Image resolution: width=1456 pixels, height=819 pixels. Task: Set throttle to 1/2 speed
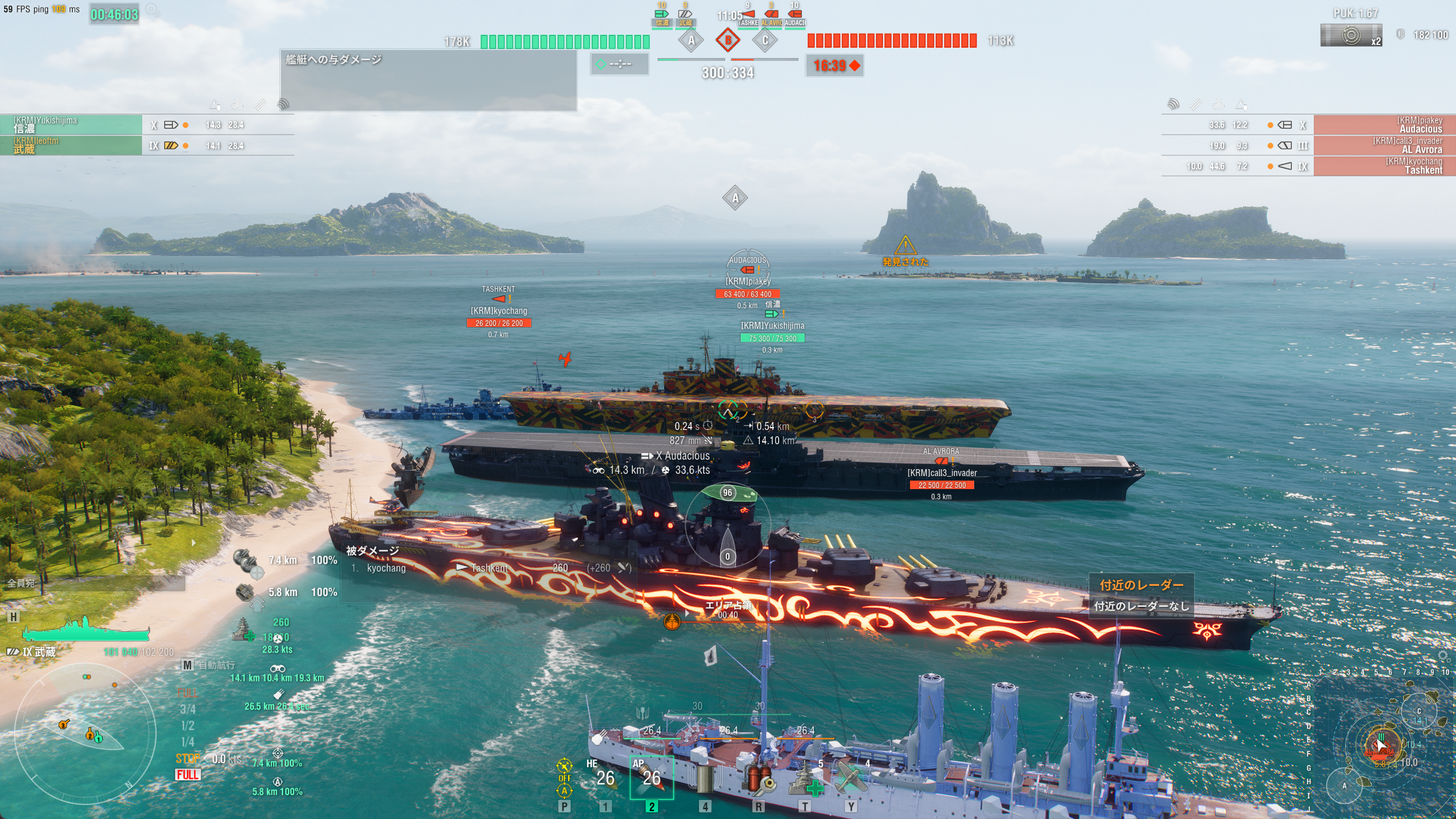pyautogui.click(x=188, y=726)
